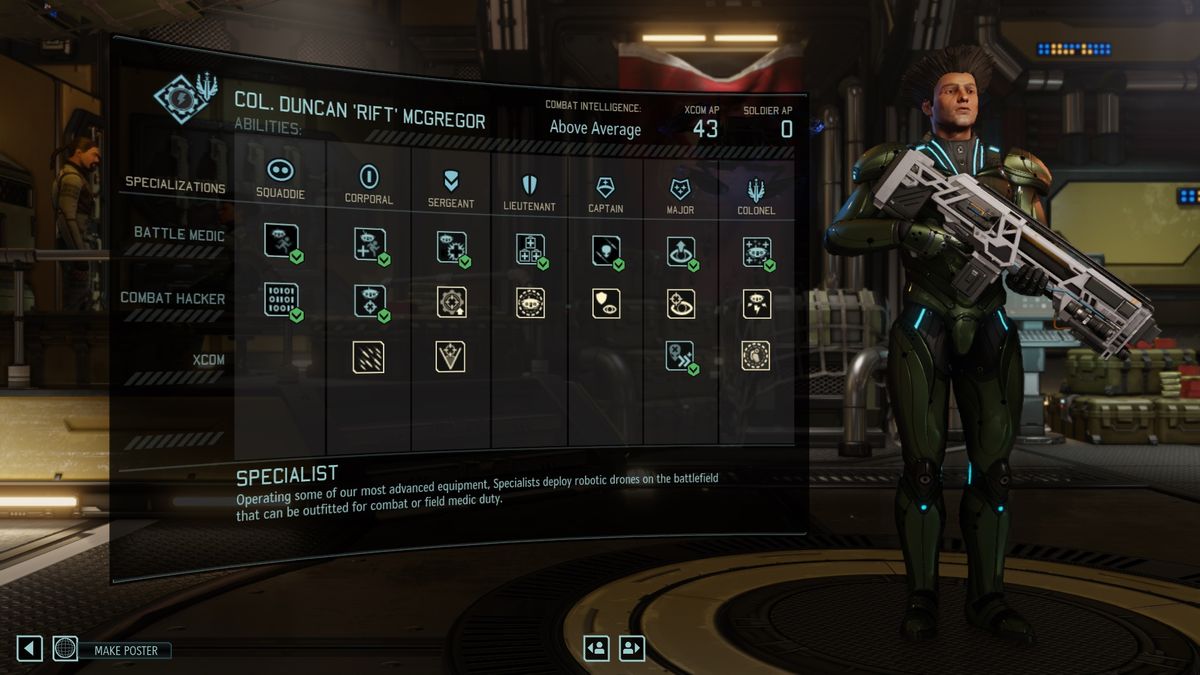Choose the Lieutenant Combat Hacker scanning ability

point(530,303)
